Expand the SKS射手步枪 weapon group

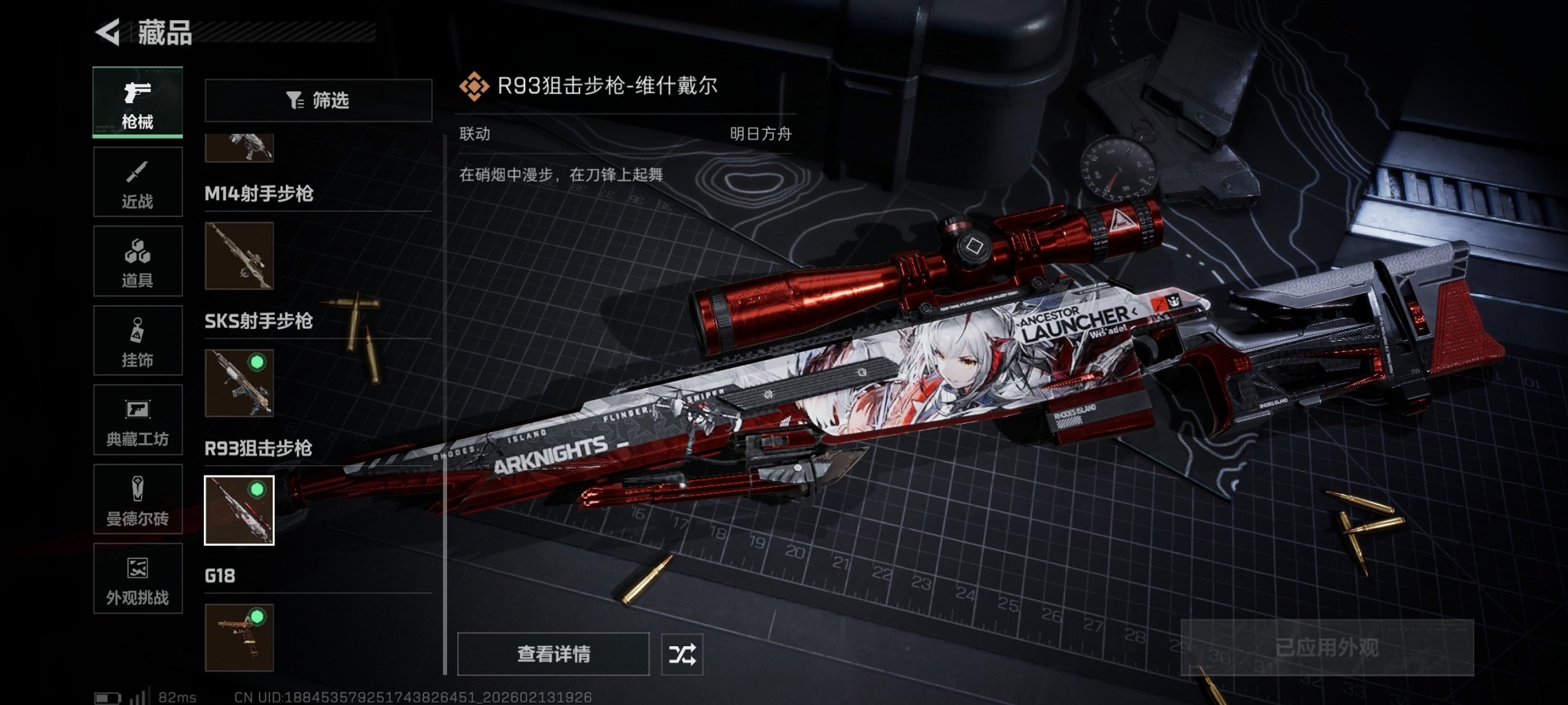(258, 321)
